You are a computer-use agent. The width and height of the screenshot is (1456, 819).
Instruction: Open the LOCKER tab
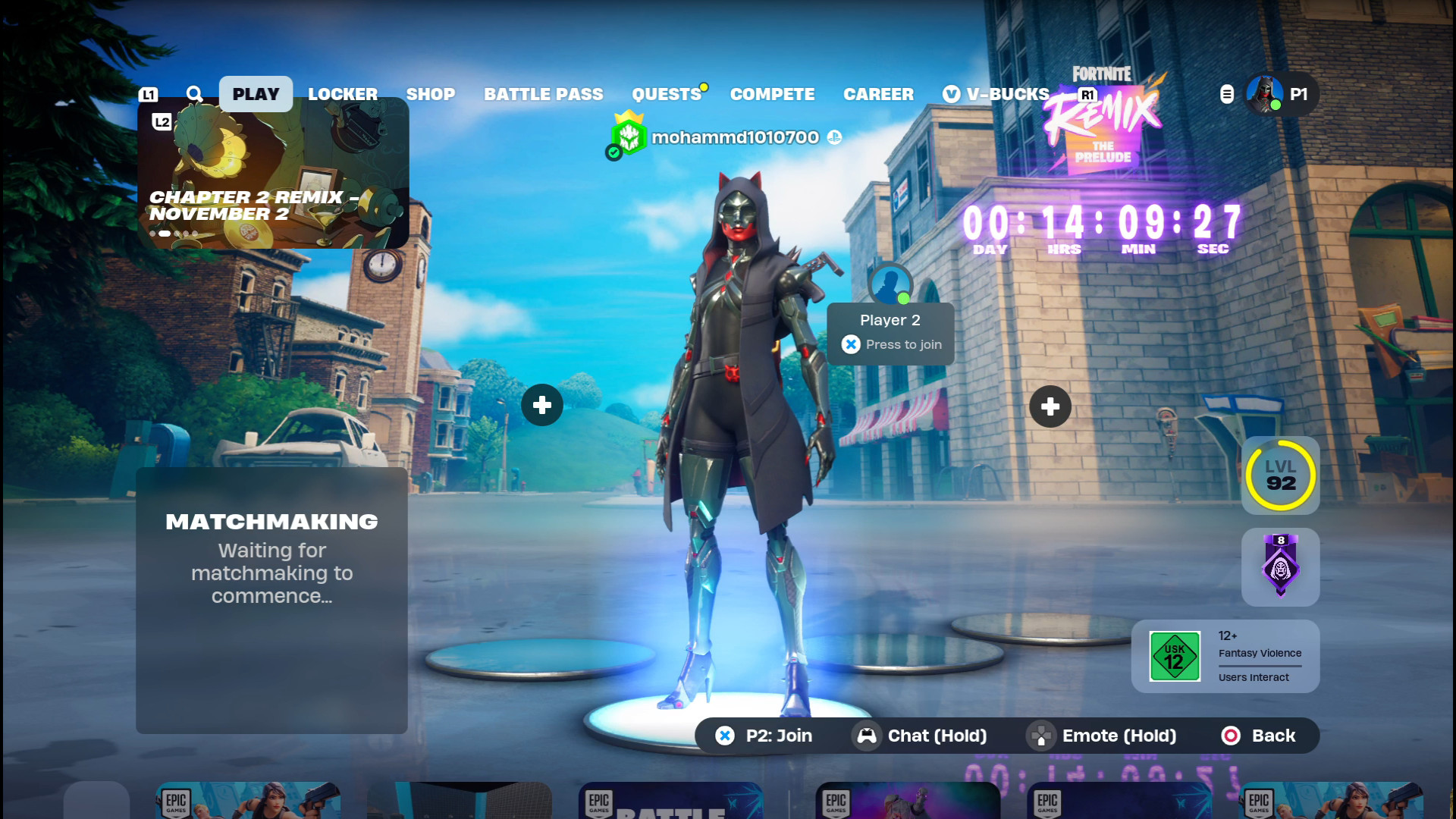[x=343, y=94]
